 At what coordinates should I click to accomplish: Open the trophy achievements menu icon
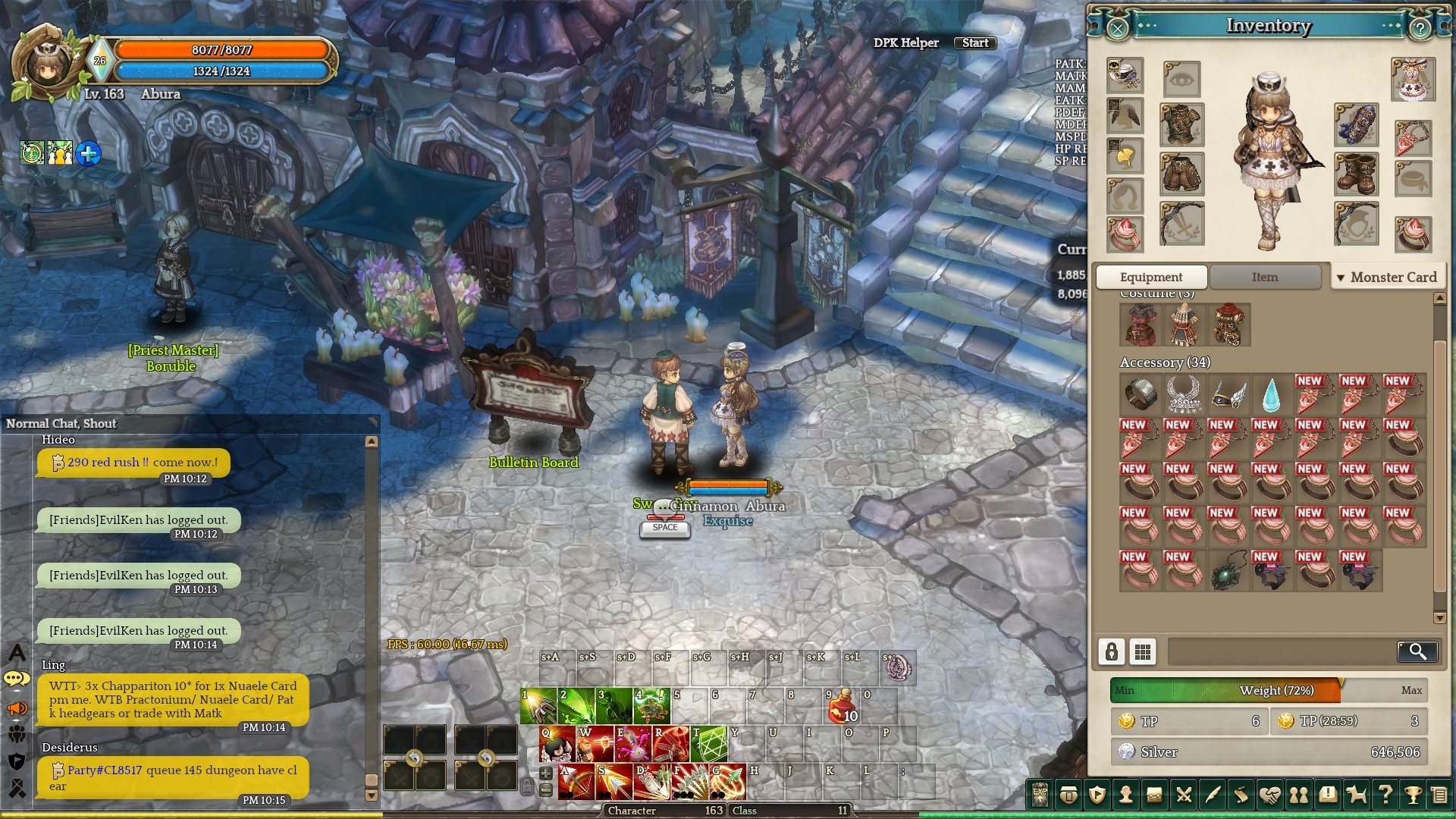pyautogui.click(x=1412, y=795)
